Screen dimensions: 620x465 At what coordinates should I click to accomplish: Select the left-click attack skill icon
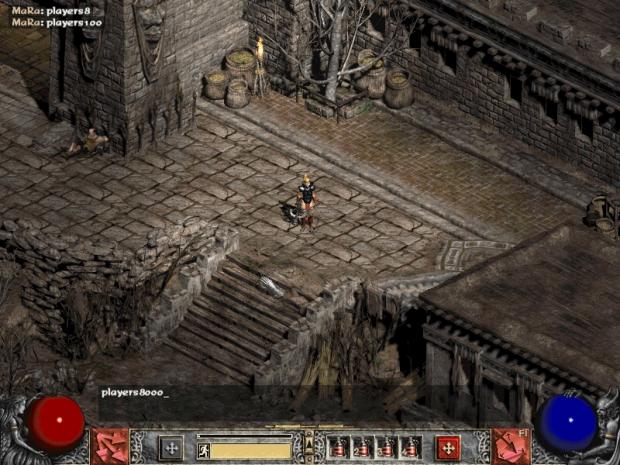[x=108, y=446]
